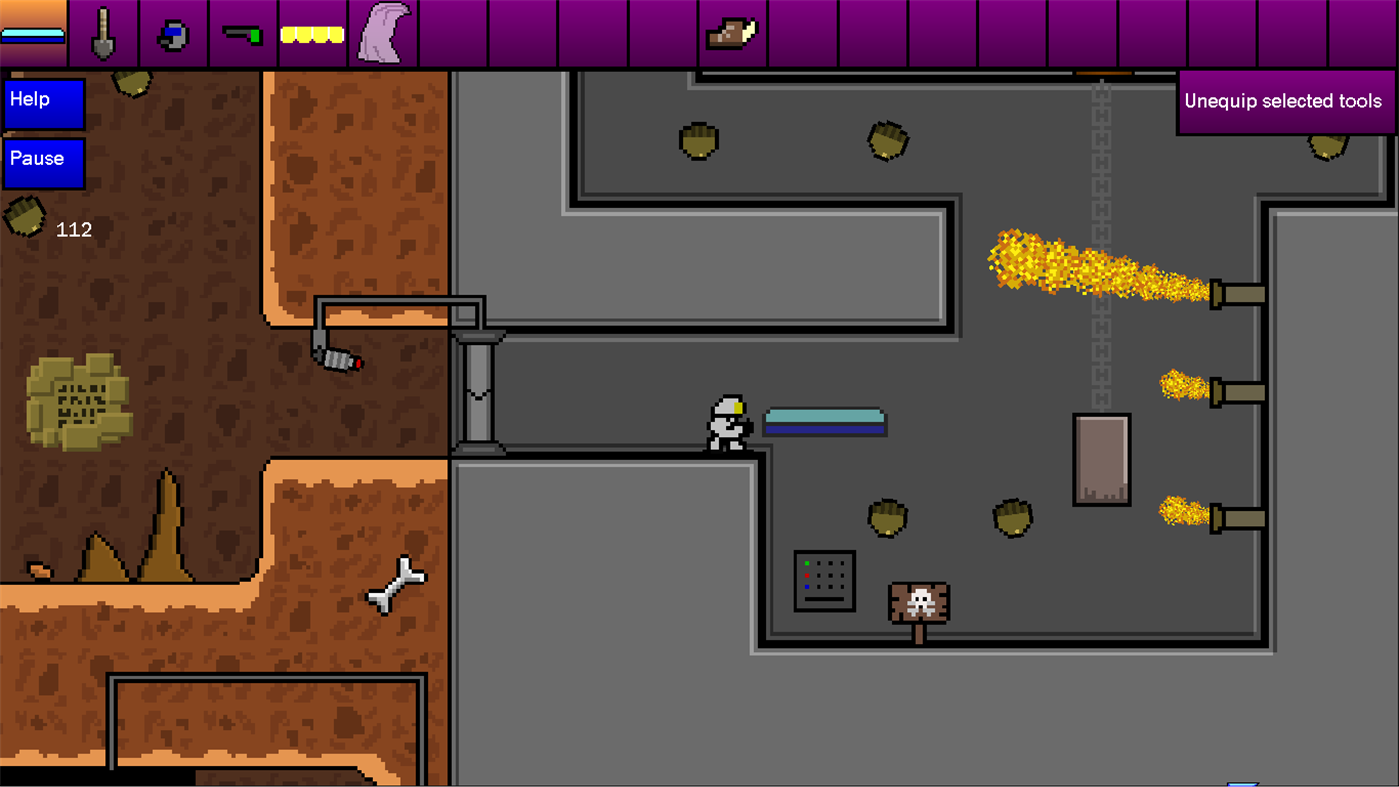This screenshot has height=787, width=1399.
Task: Select the shovel tool in the hotbar
Action: click(103, 30)
